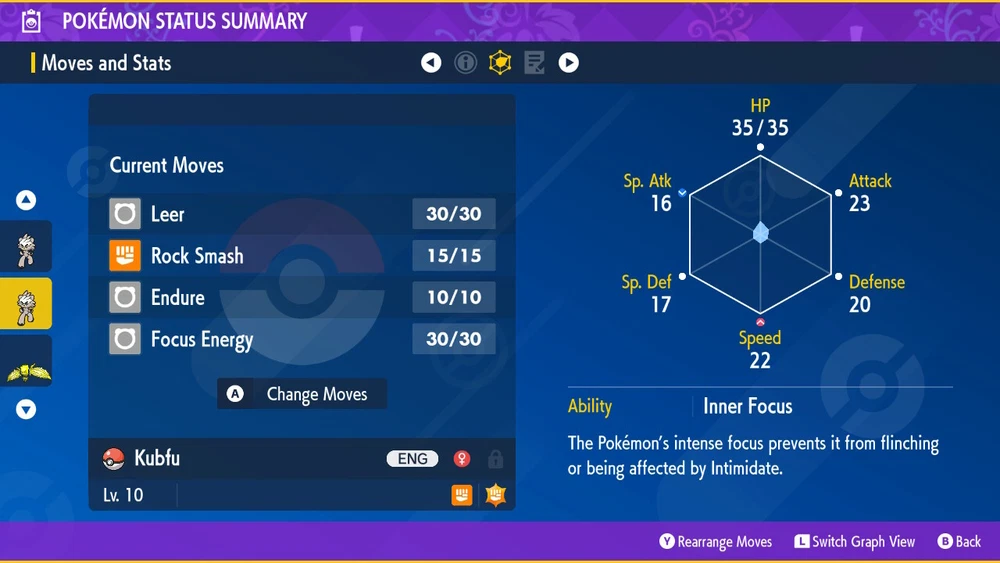Activate Switch Graph View option
The width and height of the screenshot is (1000, 563).
pos(855,541)
